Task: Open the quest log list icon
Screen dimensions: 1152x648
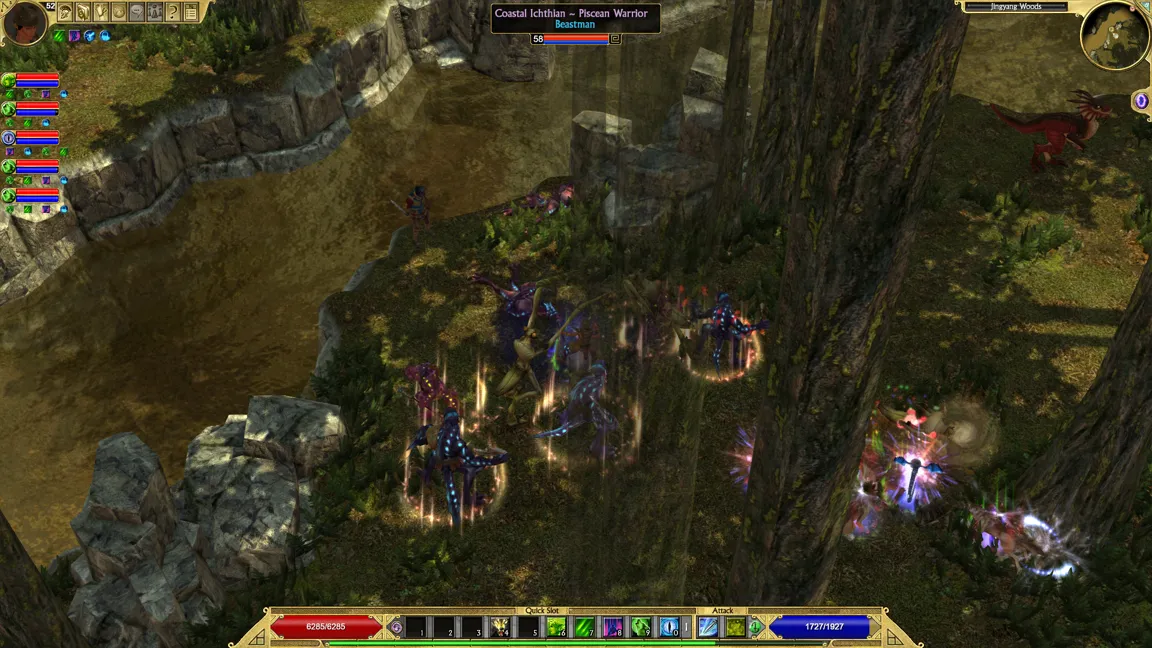Action: [191, 12]
